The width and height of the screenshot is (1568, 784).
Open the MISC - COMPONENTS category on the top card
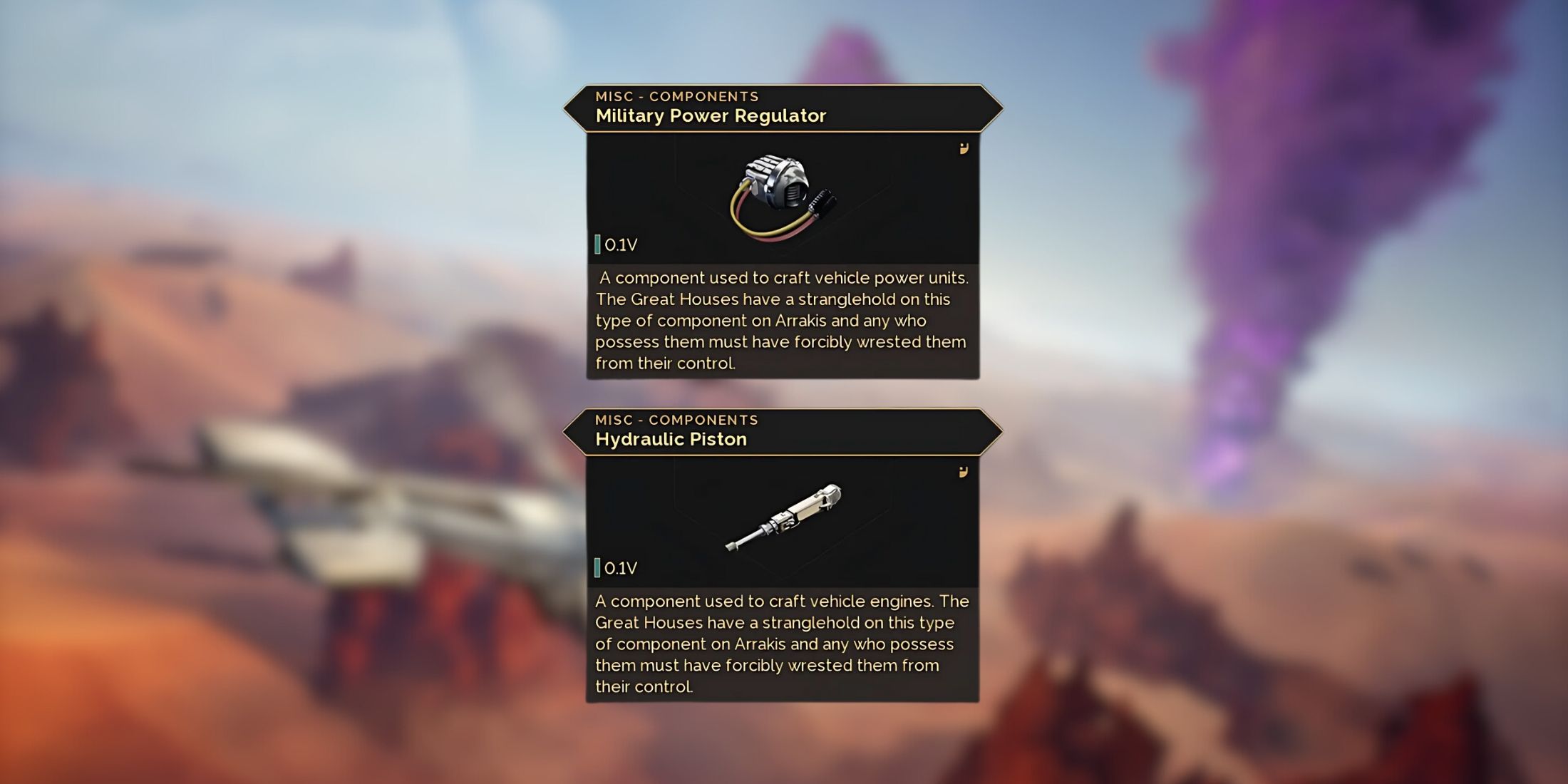tap(676, 96)
